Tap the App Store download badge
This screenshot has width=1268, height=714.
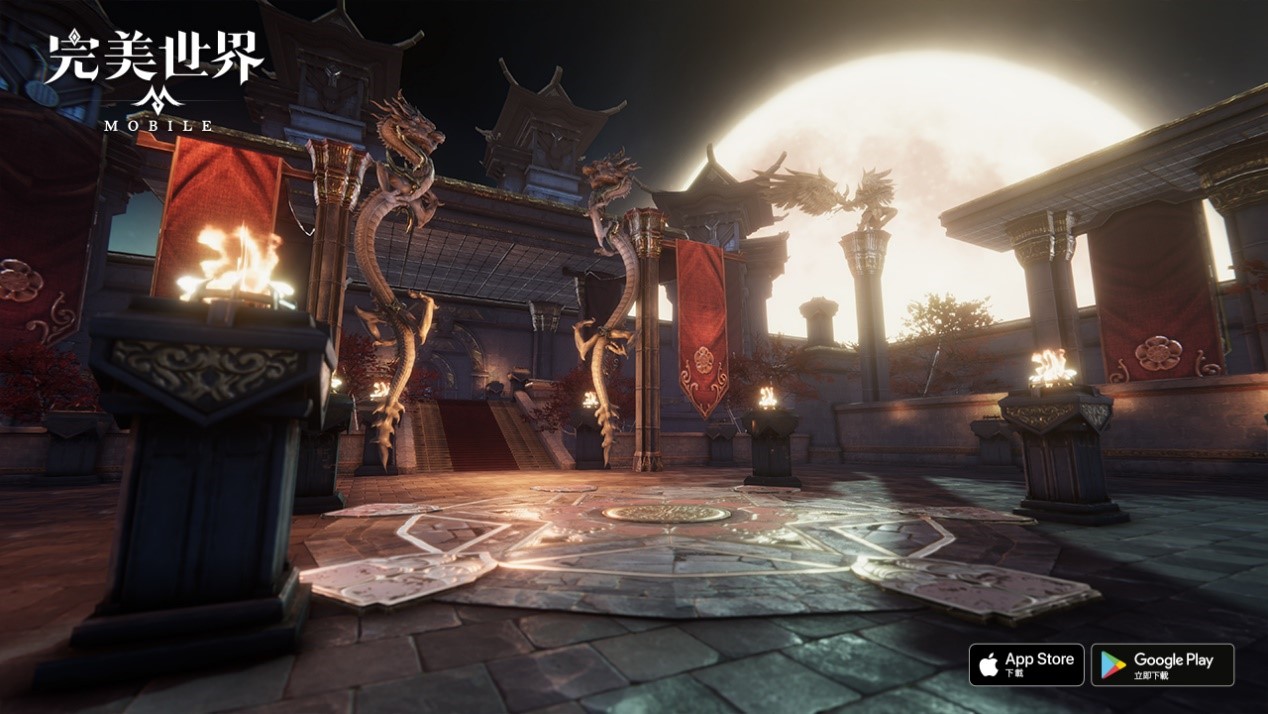pos(1026,664)
